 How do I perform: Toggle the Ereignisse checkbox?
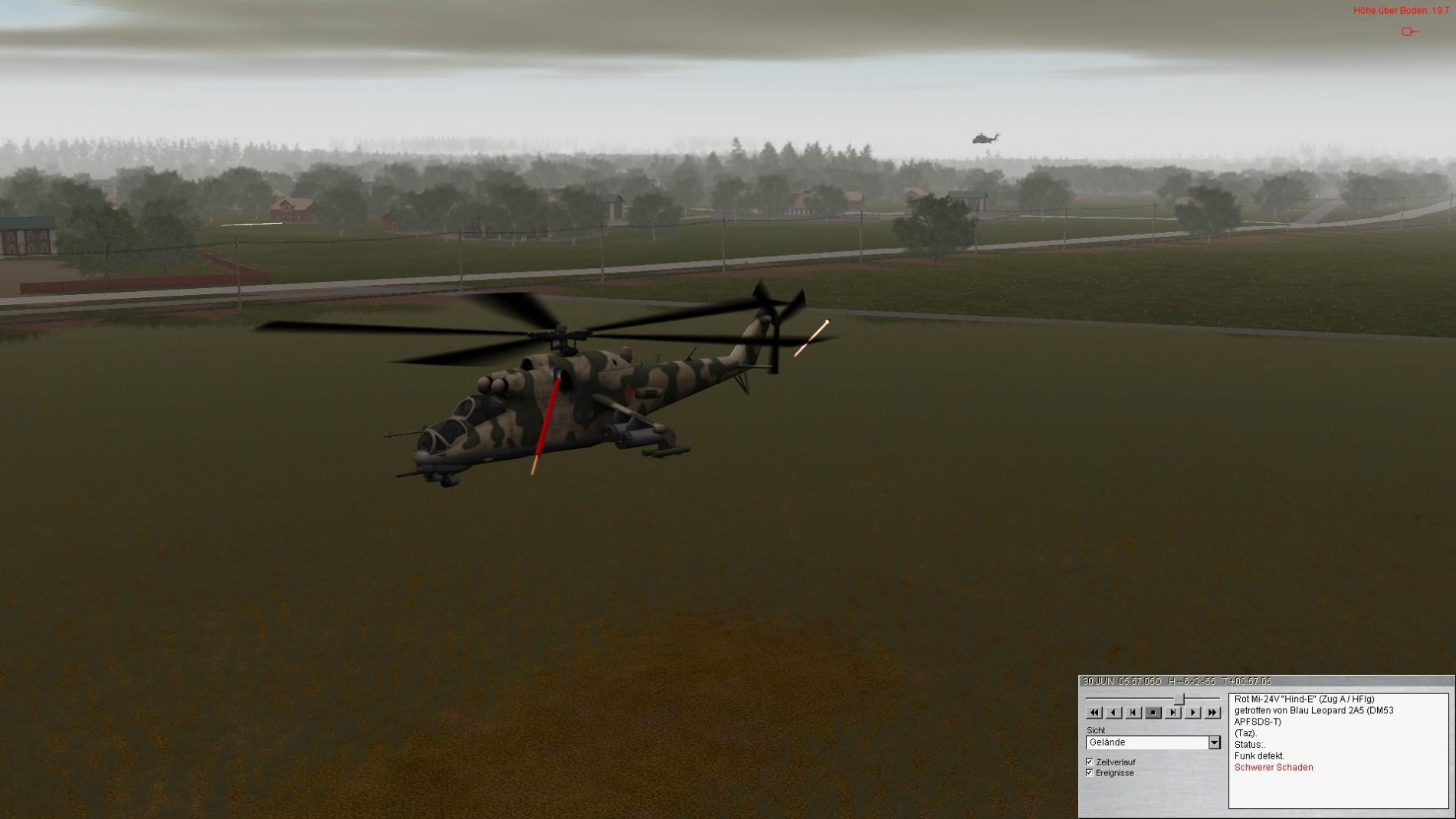[1090, 773]
